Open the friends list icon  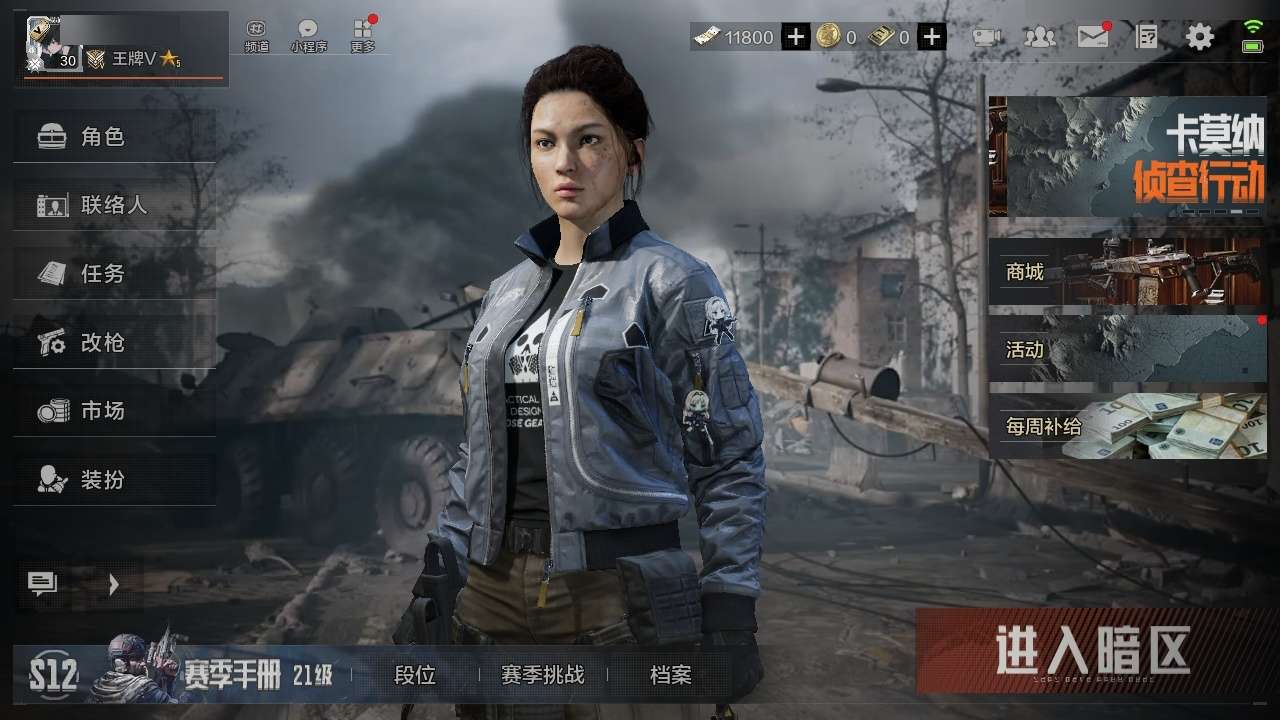1040,38
